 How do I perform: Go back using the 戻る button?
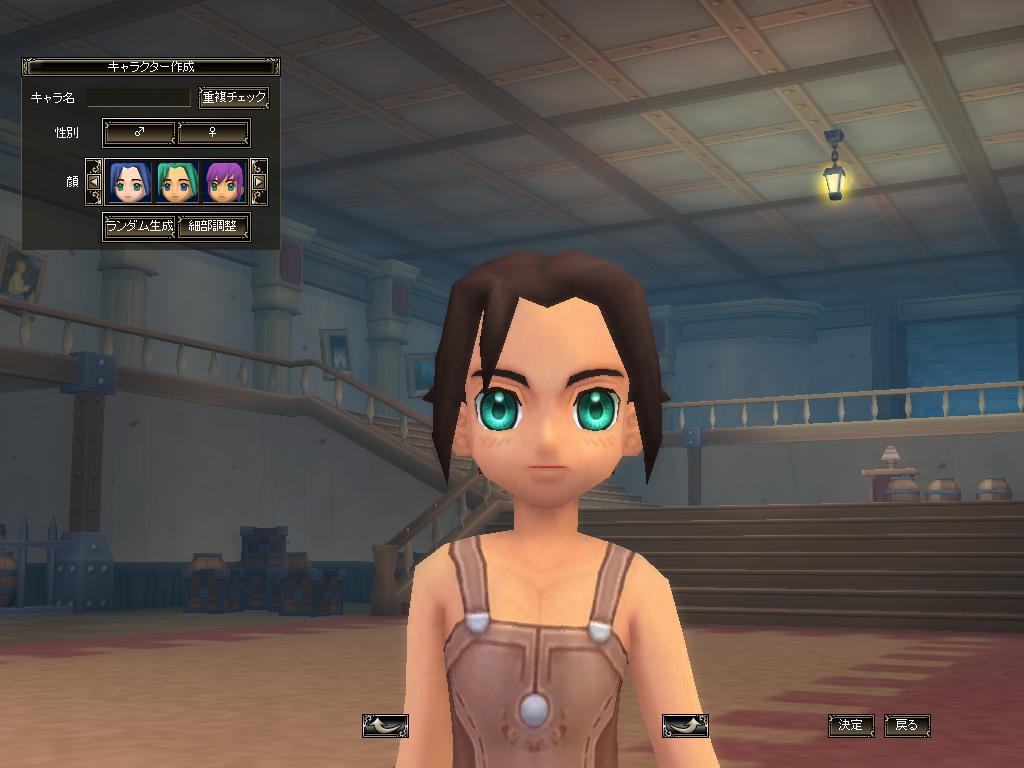click(x=907, y=725)
